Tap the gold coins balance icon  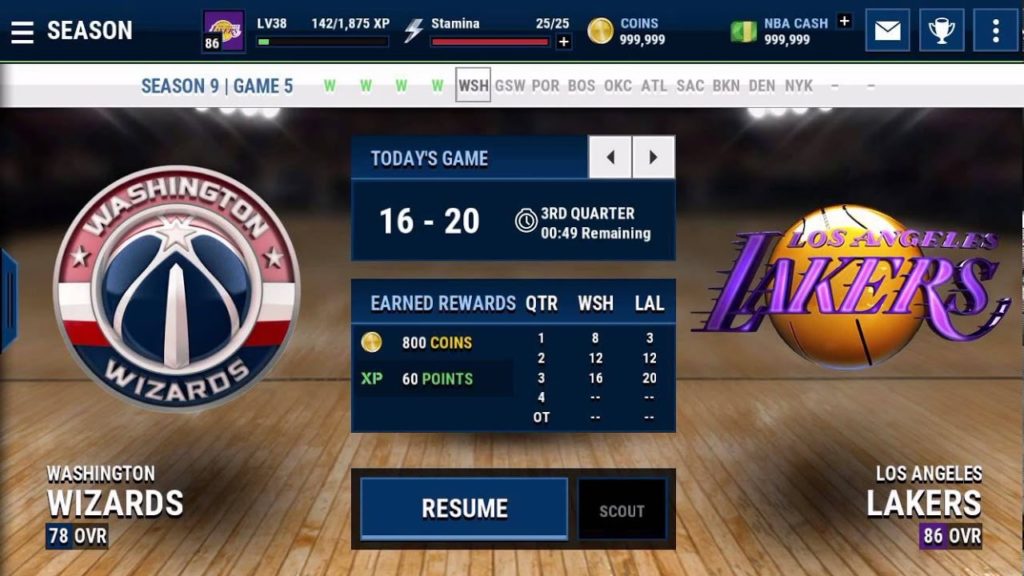coord(600,31)
